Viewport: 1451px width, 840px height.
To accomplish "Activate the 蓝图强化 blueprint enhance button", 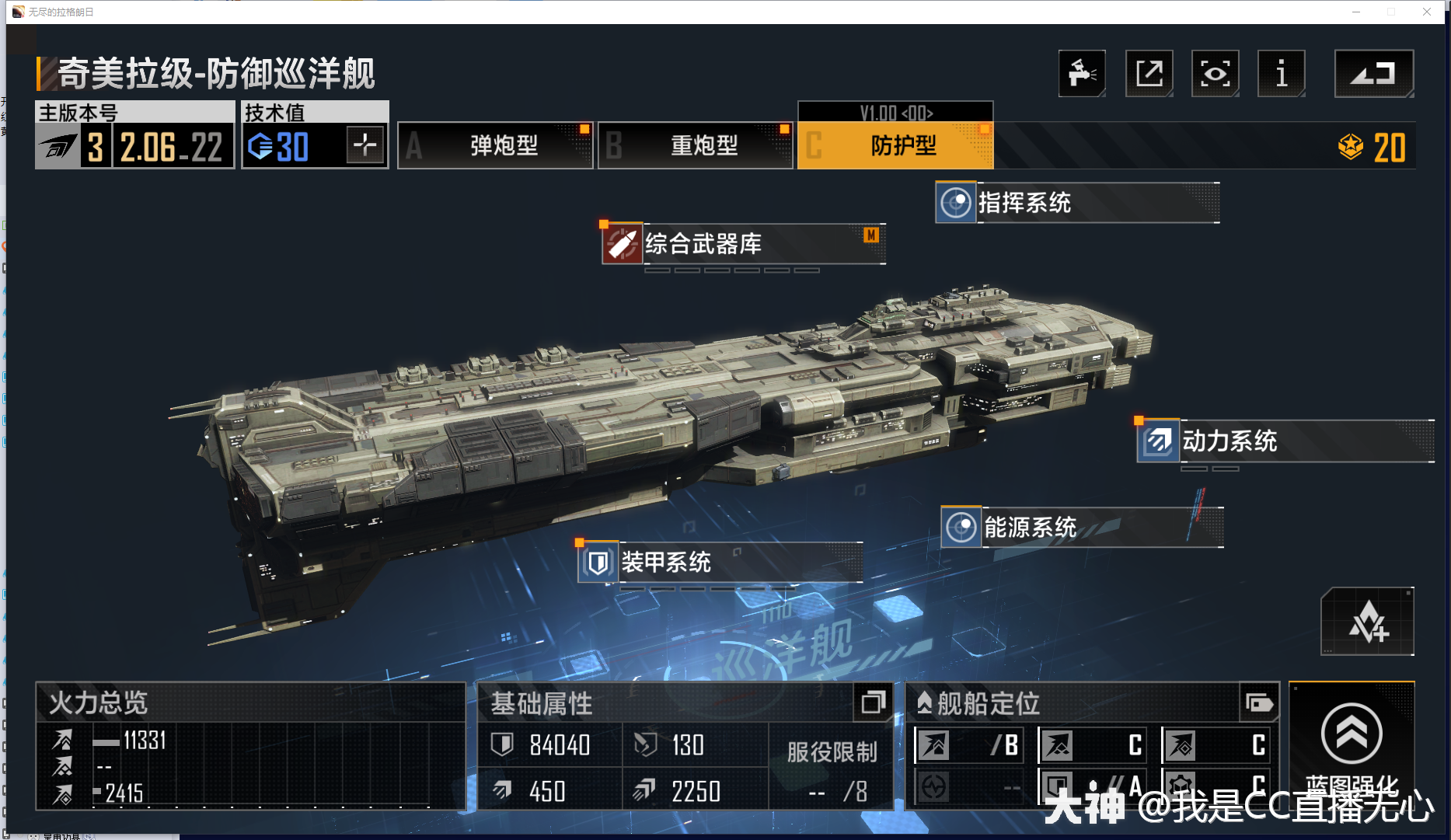I will tap(1352, 746).
